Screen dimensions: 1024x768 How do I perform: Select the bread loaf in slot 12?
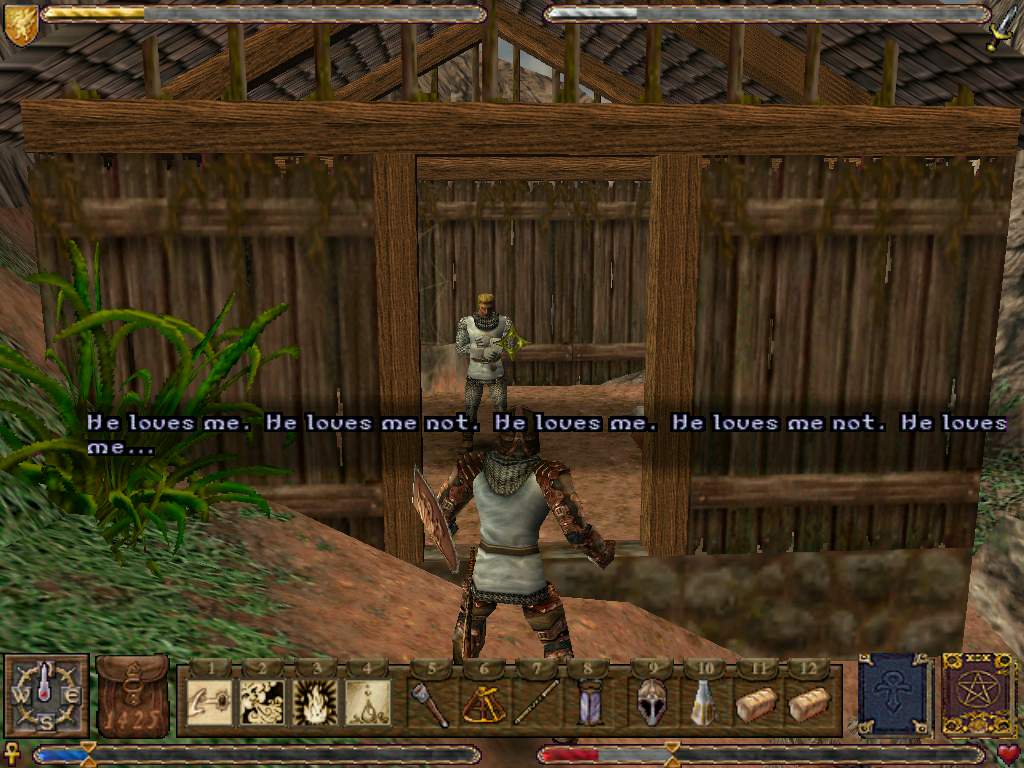808,703
